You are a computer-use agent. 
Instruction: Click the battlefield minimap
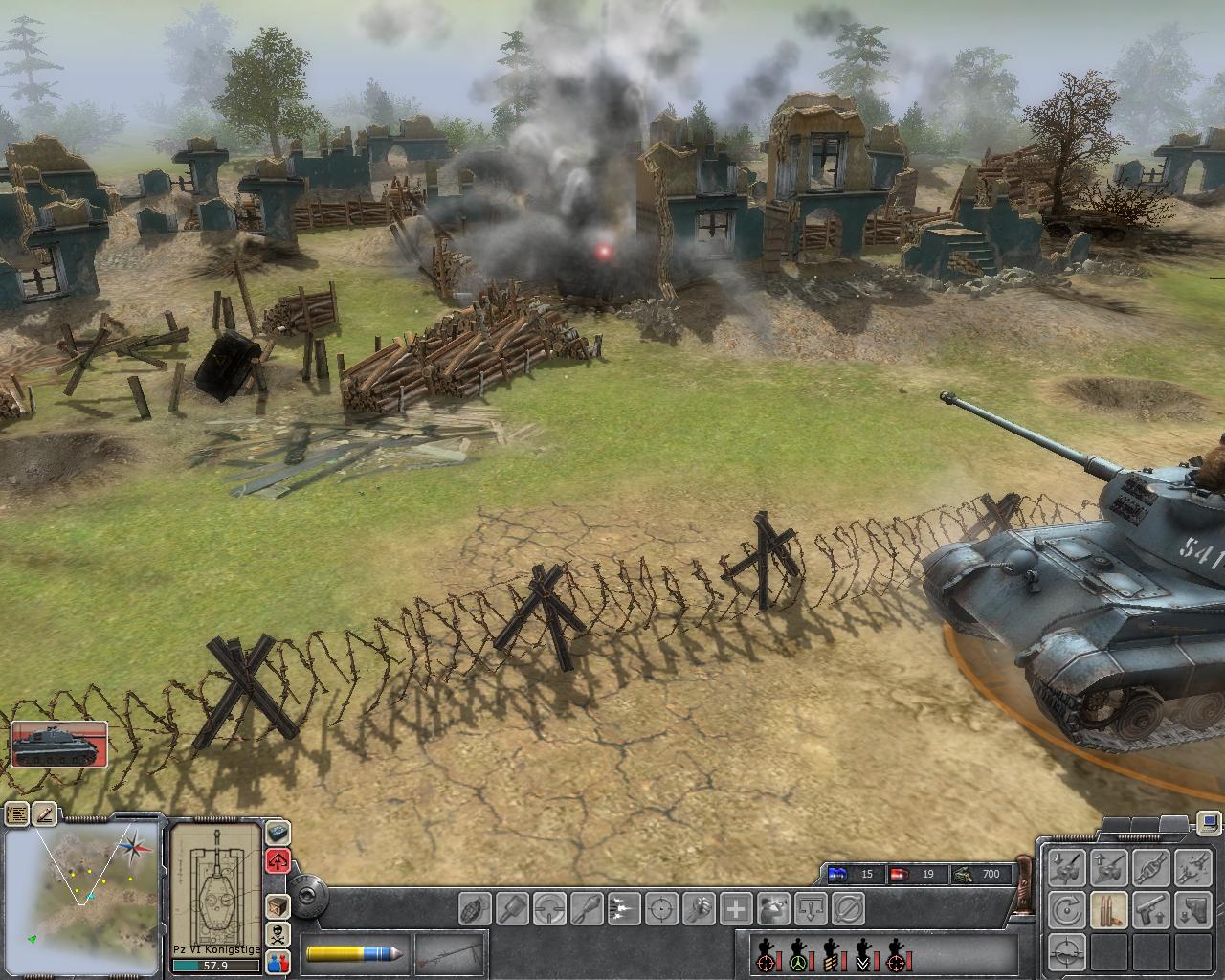[81, 894]
